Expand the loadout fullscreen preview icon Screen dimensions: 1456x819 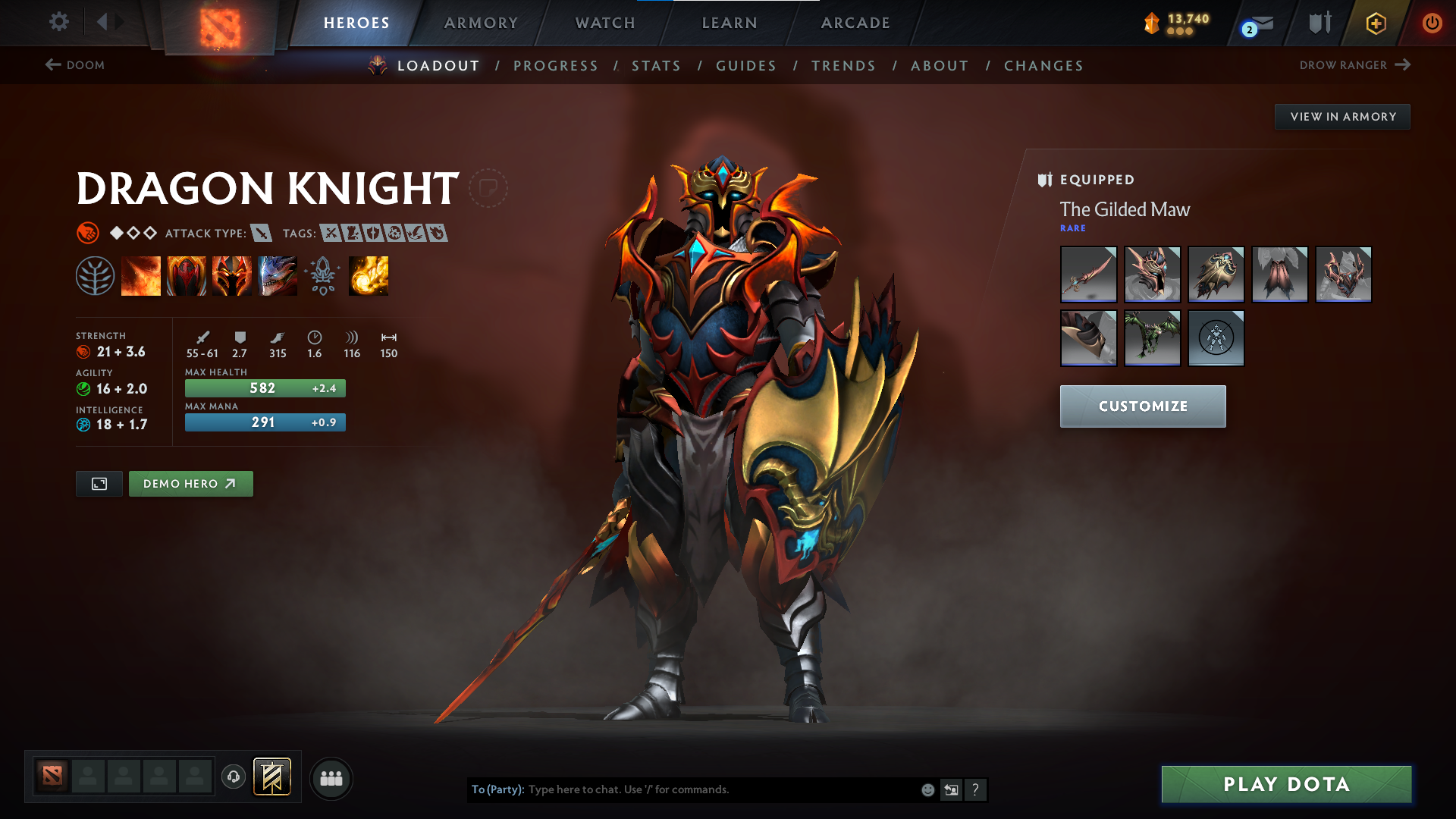point(99,483)
